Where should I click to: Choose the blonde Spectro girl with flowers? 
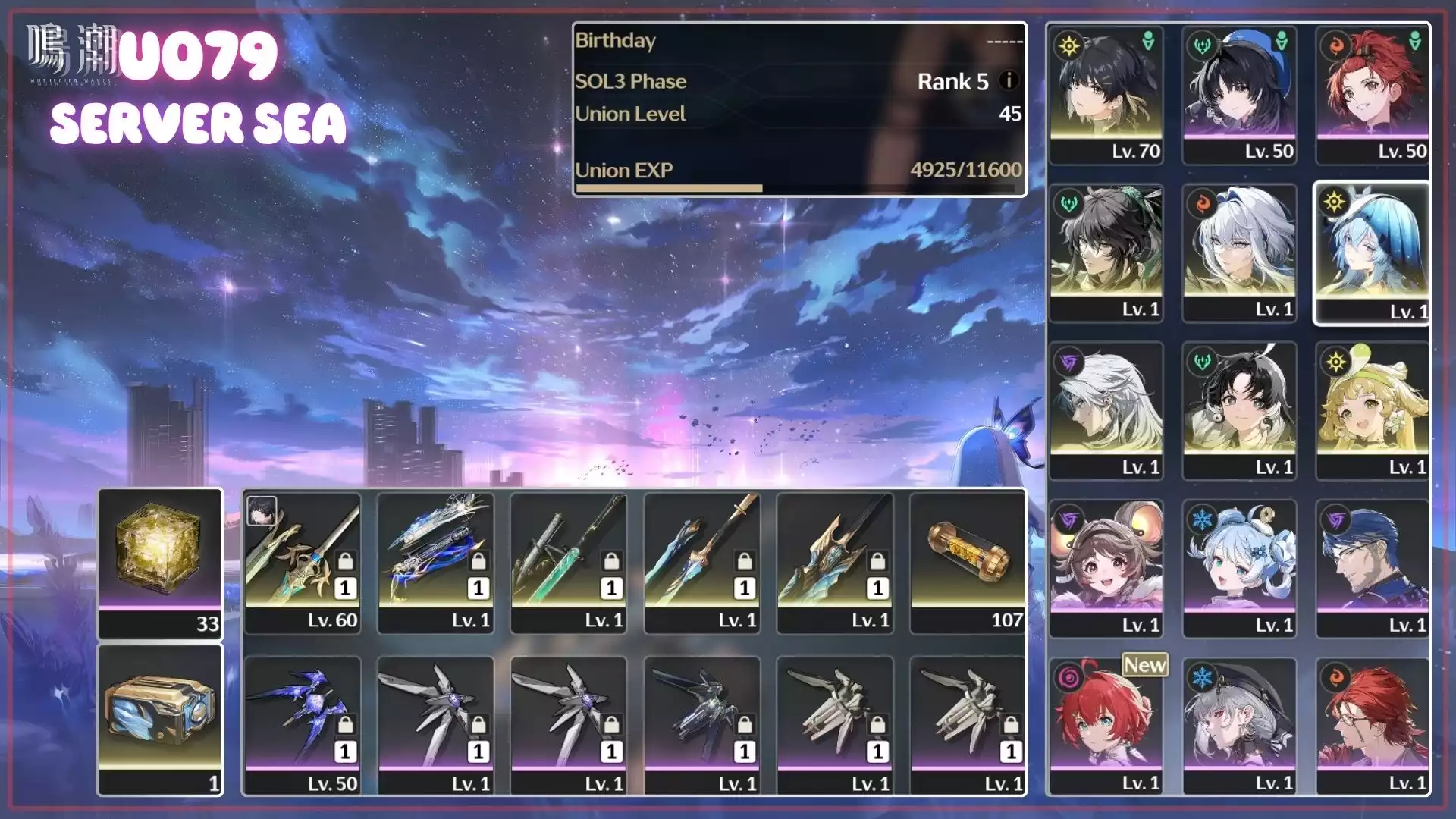tap(1373, 409)
